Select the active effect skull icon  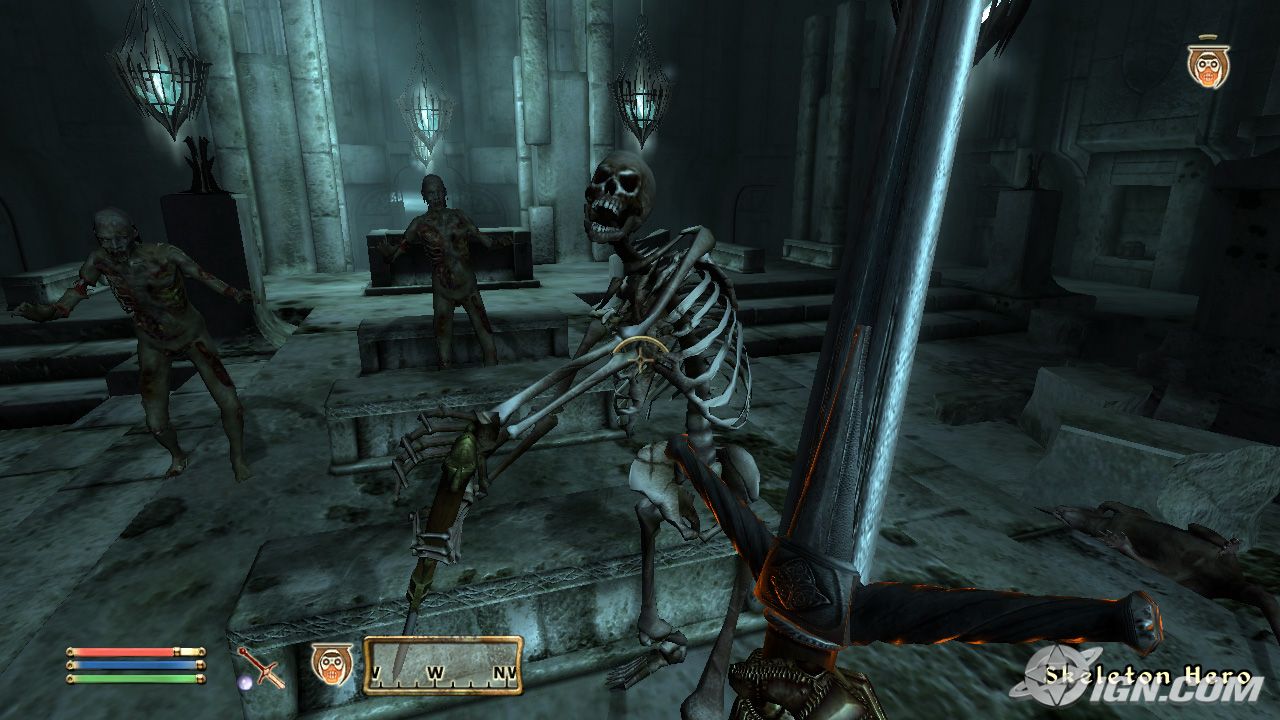[x=1208, y=65]
